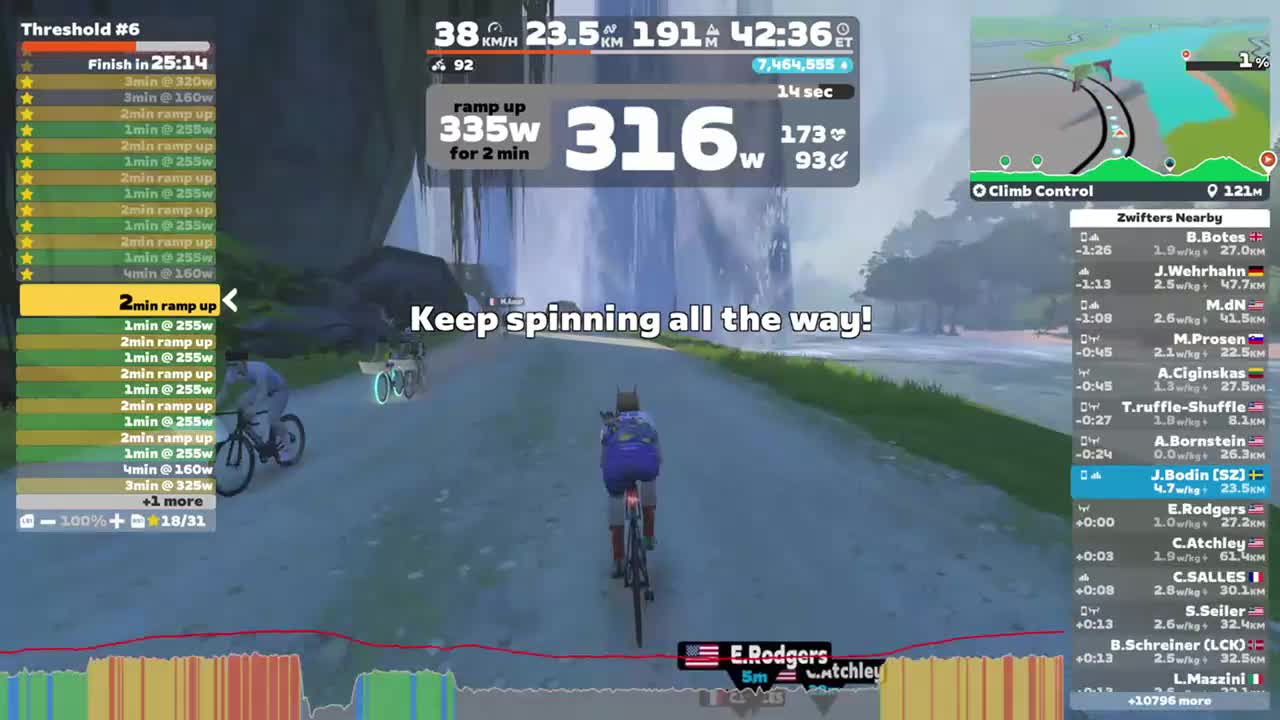Click the cadence crank icon next to 93

tap(836, 158)
